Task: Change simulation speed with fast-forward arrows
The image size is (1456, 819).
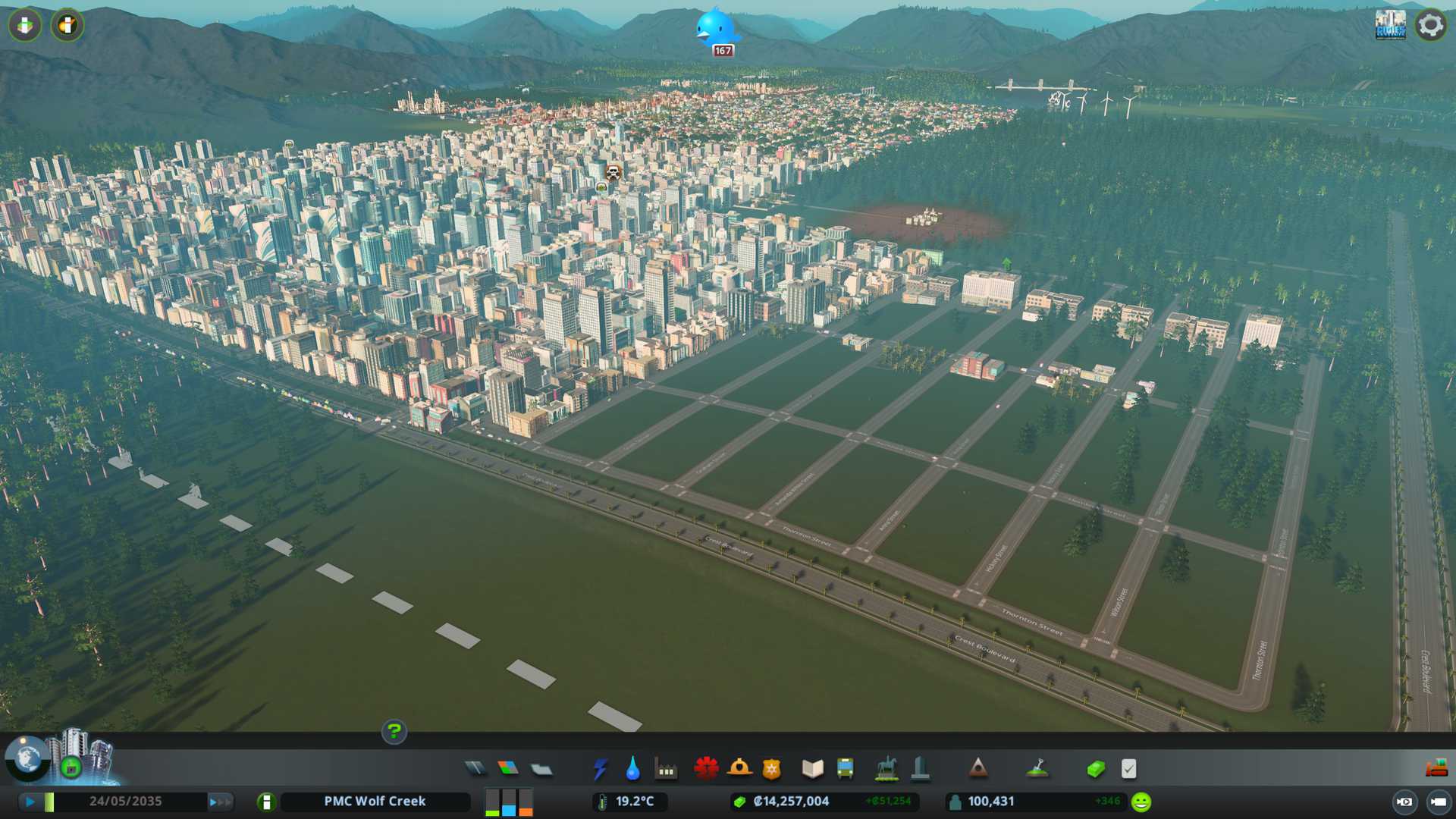Action: [220, 801]
